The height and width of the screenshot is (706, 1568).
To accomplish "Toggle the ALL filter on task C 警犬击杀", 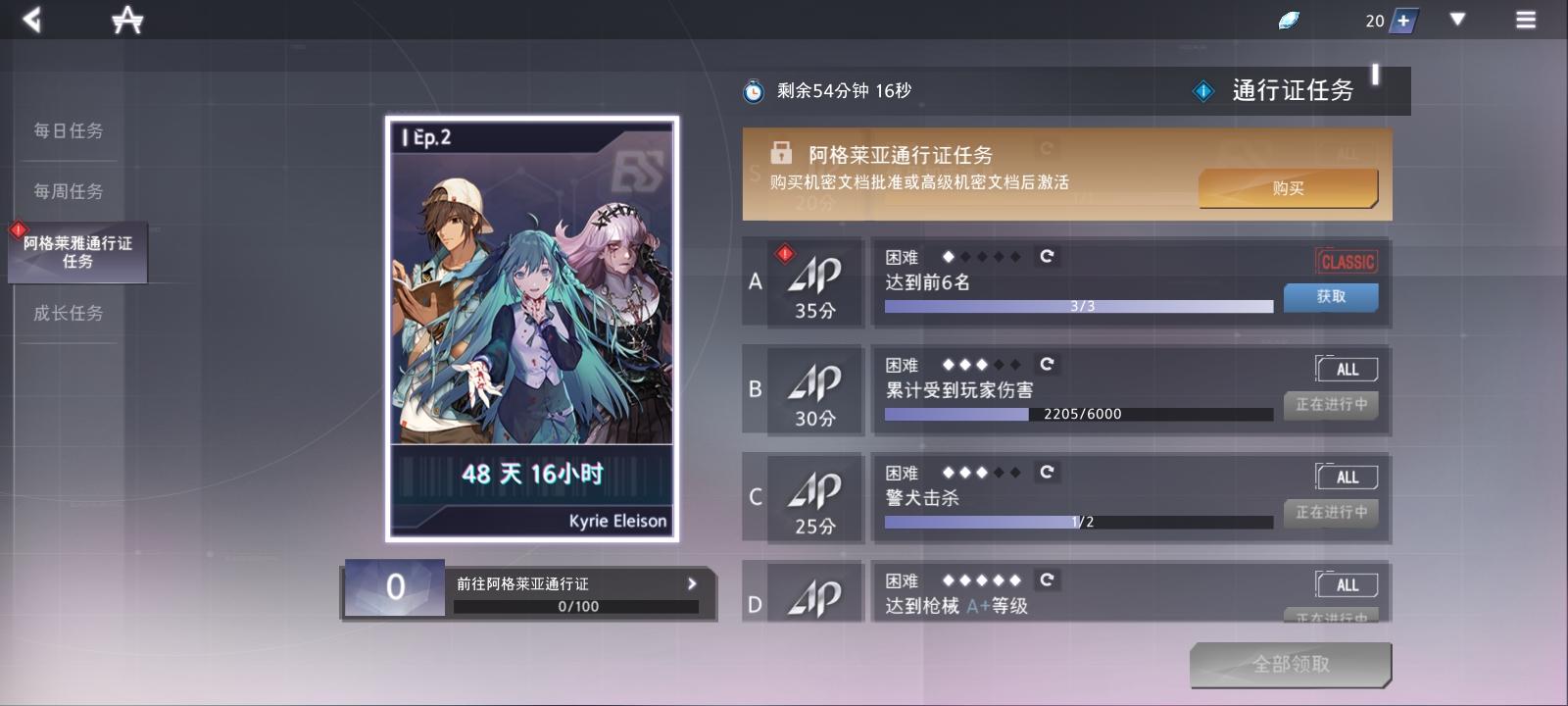I will pyautogui.click(x=1347, y=477).
